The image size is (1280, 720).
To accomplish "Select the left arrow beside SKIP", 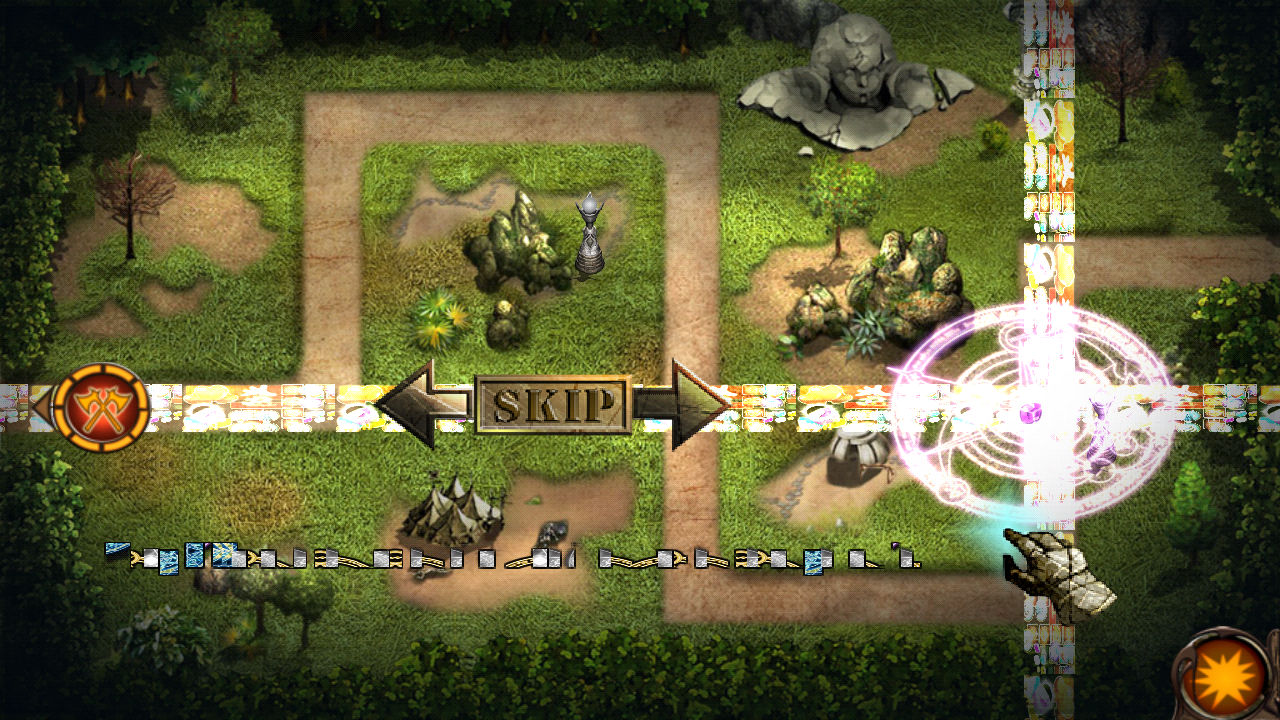I will (420, 405).
